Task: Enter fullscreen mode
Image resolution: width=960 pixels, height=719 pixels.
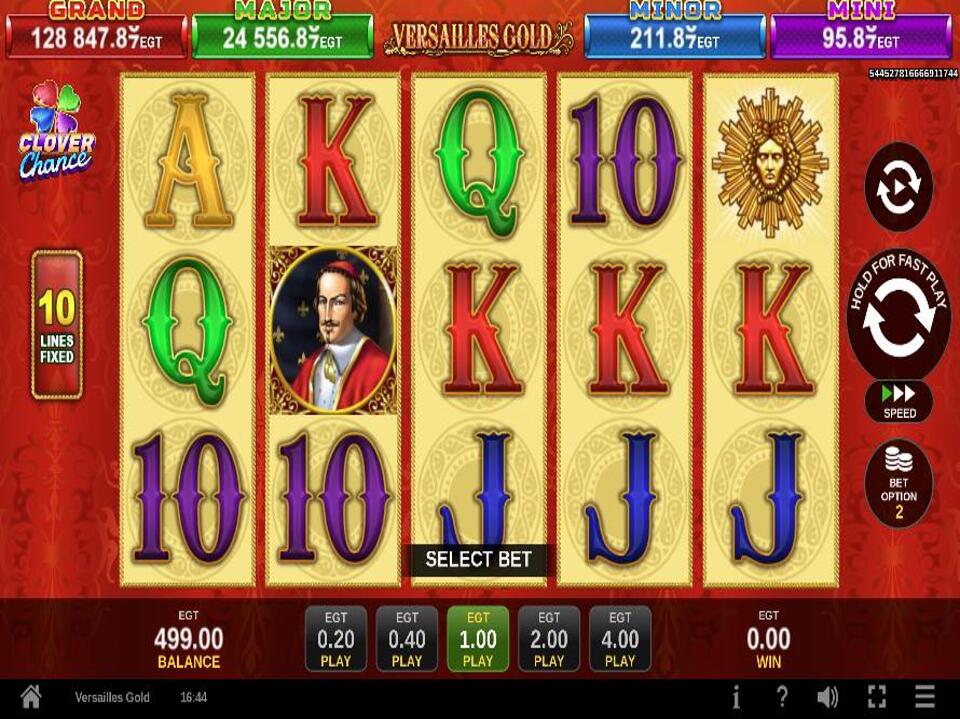Action: (x=877, y=697)
